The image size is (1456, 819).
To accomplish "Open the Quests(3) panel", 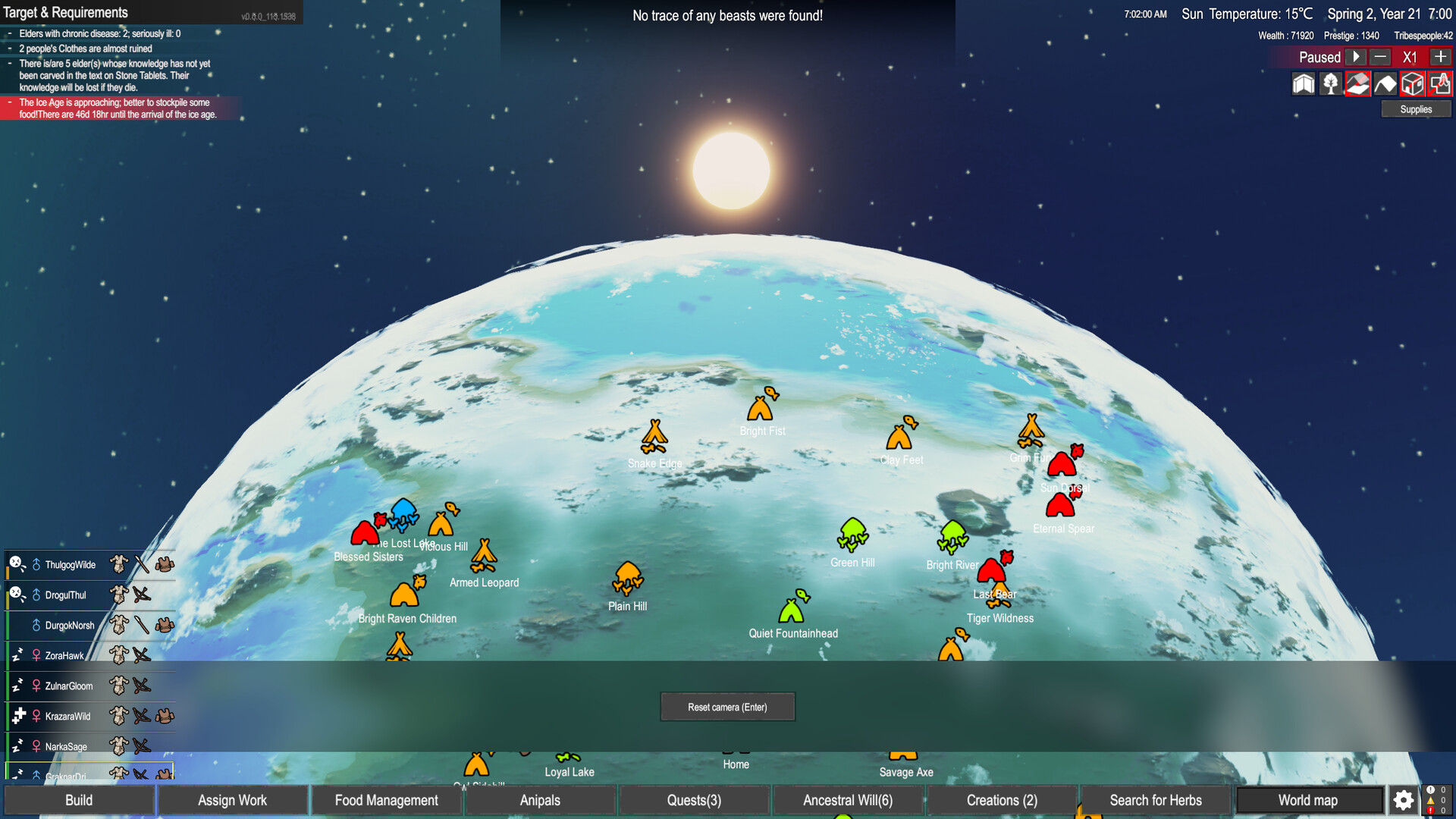I will tap(694, 800).
